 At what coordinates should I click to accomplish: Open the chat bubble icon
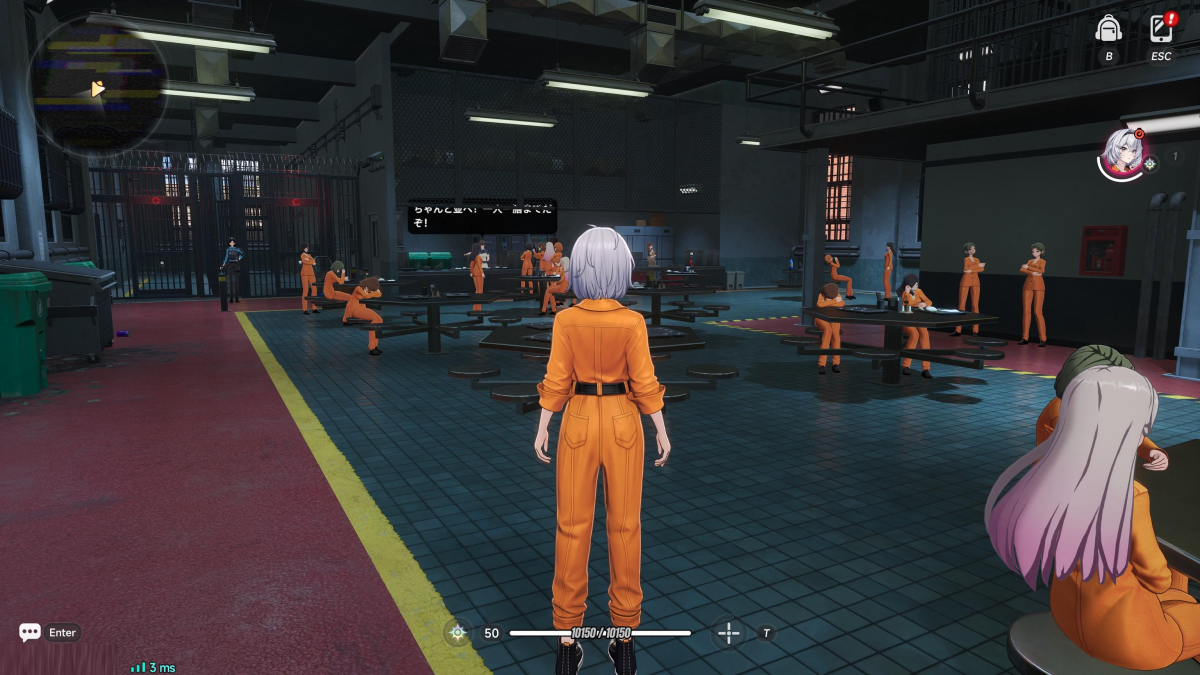click(x=30, y=632)
